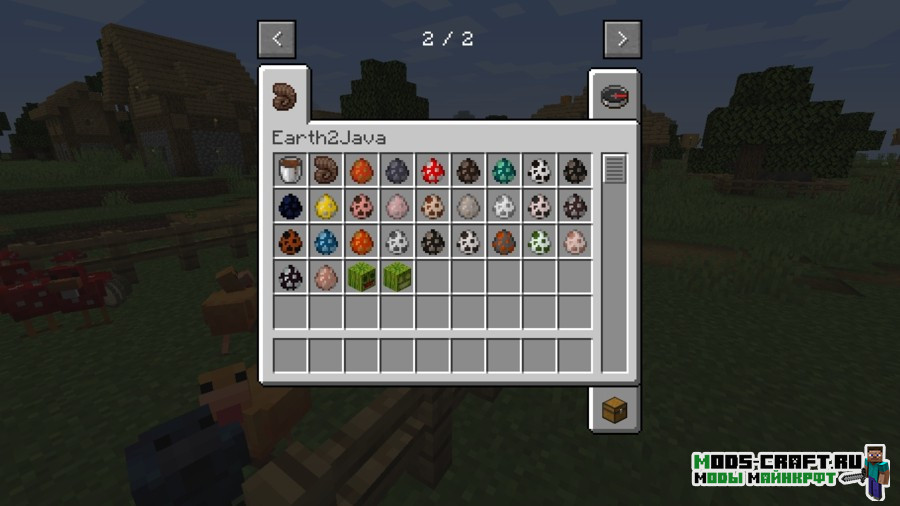
Task: Select the Earth2Java horn tab
Action: pos(285,97)
